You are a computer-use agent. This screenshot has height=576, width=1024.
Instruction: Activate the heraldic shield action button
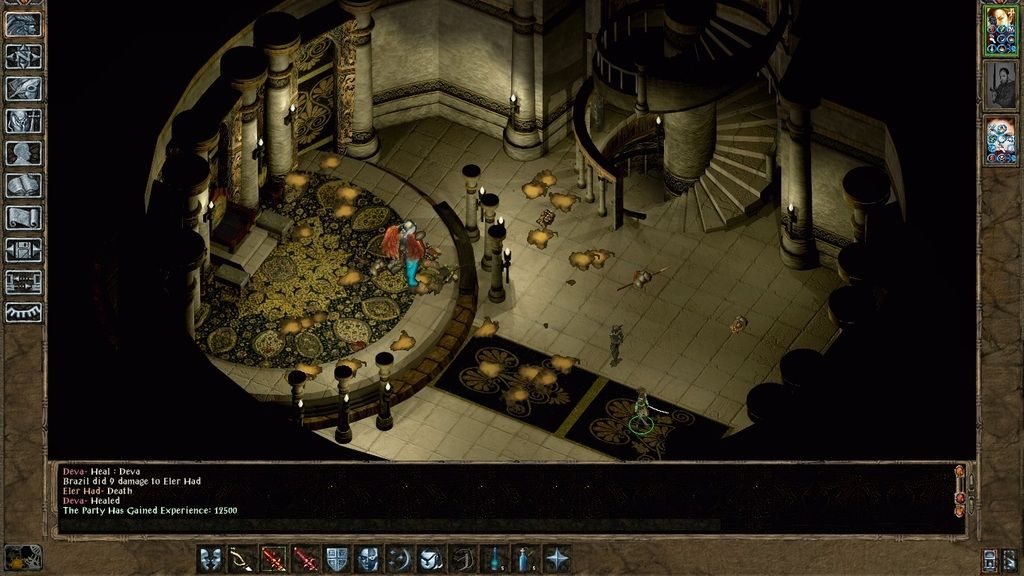click(337, 559)
